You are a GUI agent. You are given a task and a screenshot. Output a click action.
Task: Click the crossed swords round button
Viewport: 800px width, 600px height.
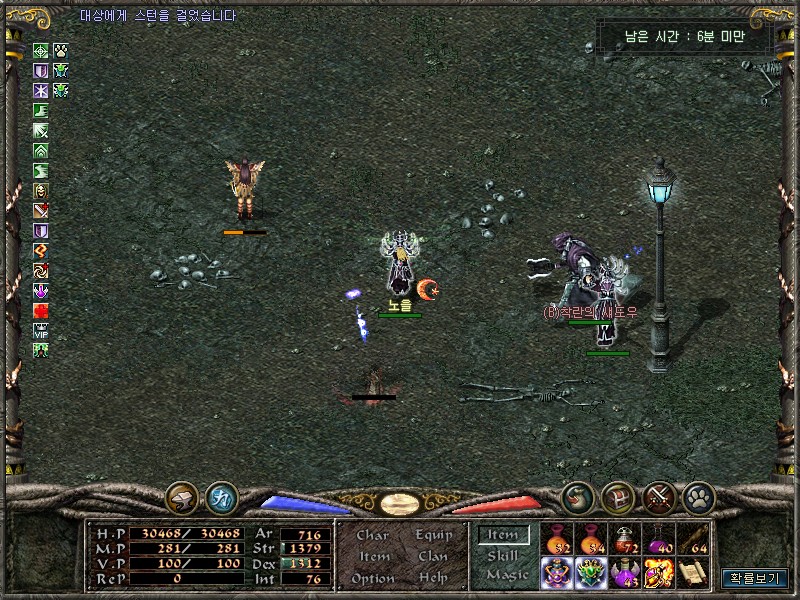coord(659,495)
